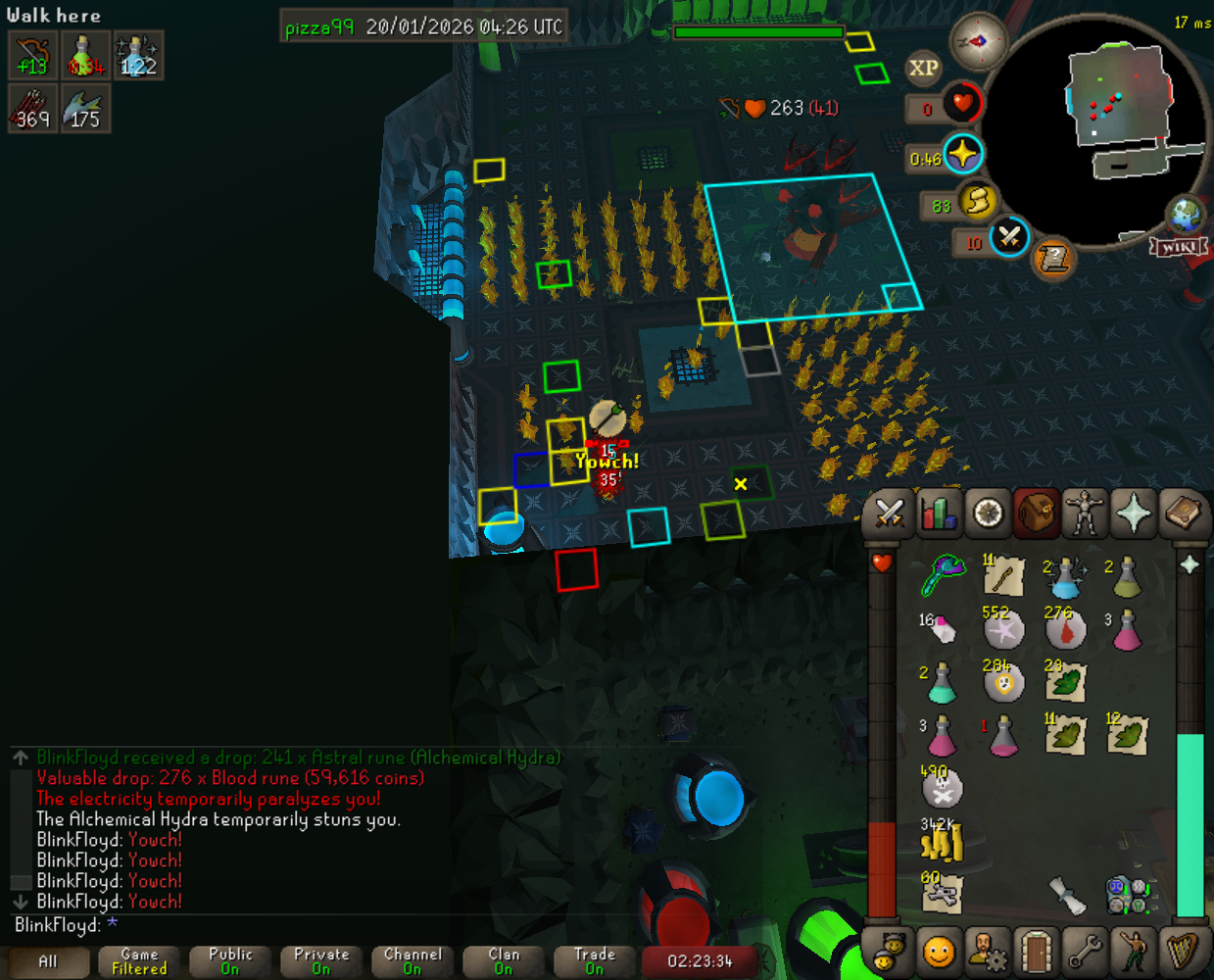Show the Worn Equipment tab
This screenshot has width=1214, height=980.
tap(1085, 513)
